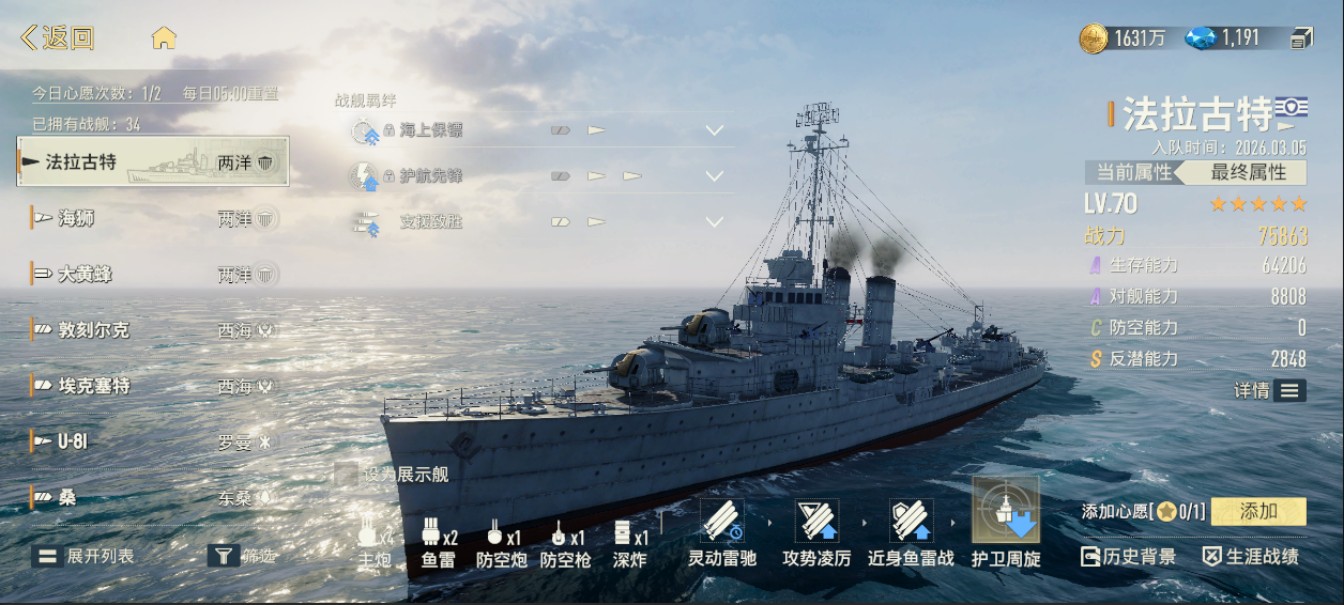The height and width of the screenshot is (605, 1344).
Task: Select the 护卫周旋 skill icon
Action: 1005,511
